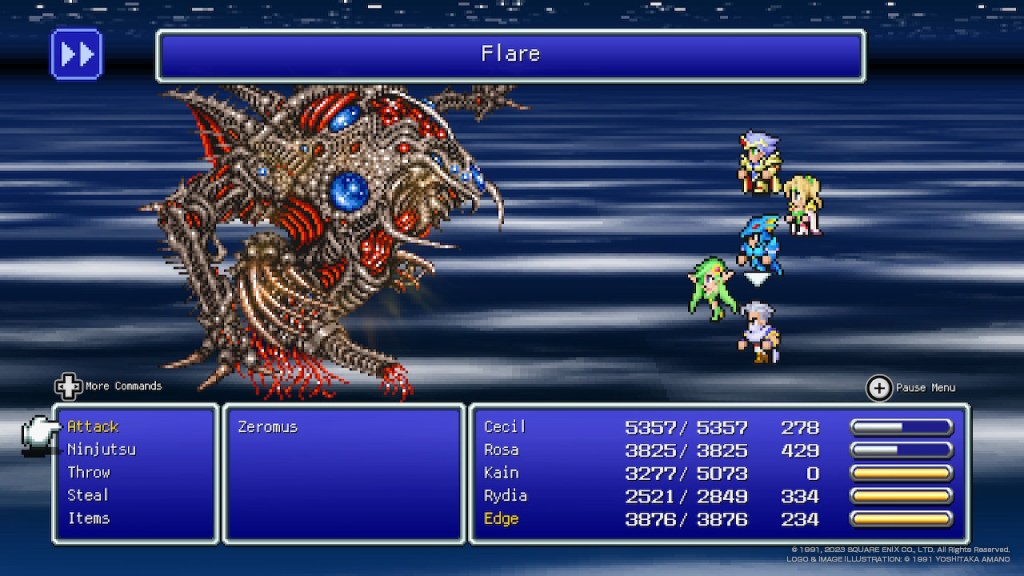Pick the Throw command
This screenshot has height=576, width=1024.
click(x=89, y=473)
